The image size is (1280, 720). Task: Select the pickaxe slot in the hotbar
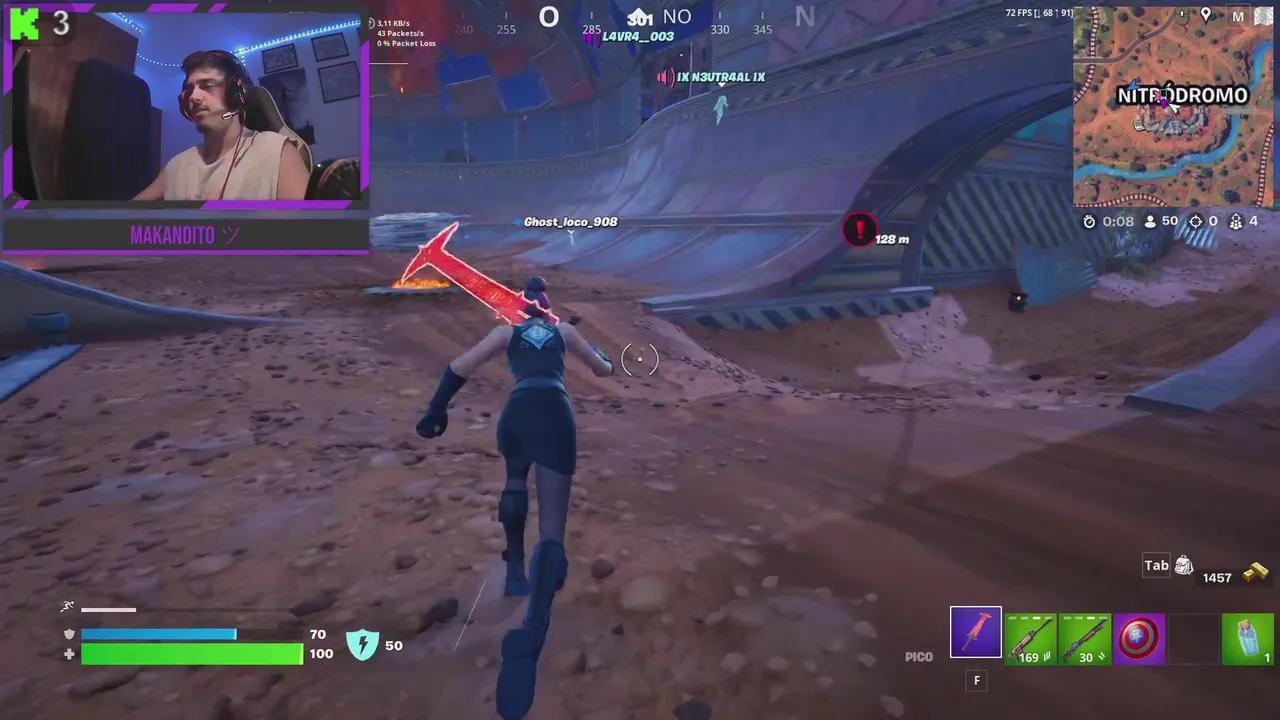point(975,631)
